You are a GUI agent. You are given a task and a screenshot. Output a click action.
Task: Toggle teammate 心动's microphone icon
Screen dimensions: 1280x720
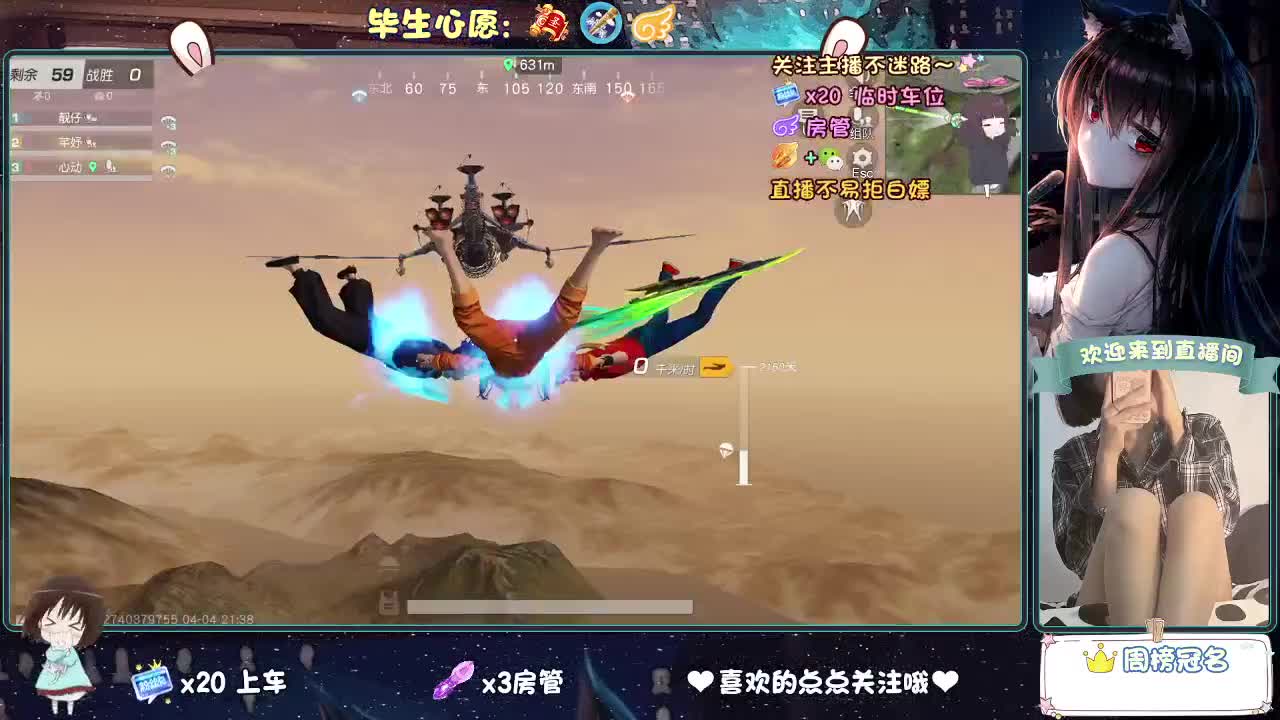110,167
